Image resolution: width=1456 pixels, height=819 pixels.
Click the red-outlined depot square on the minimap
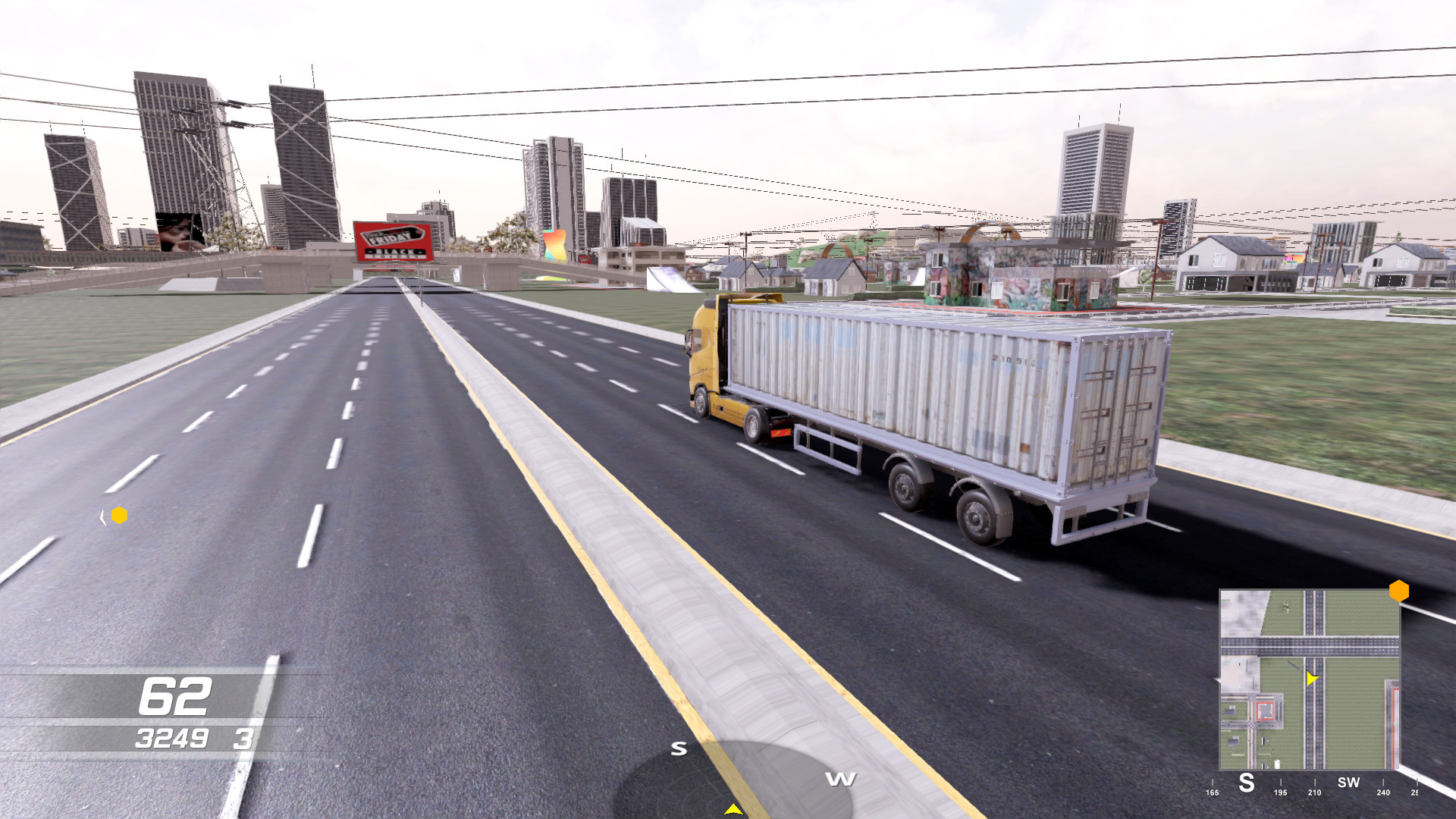tap(1265, 711)
